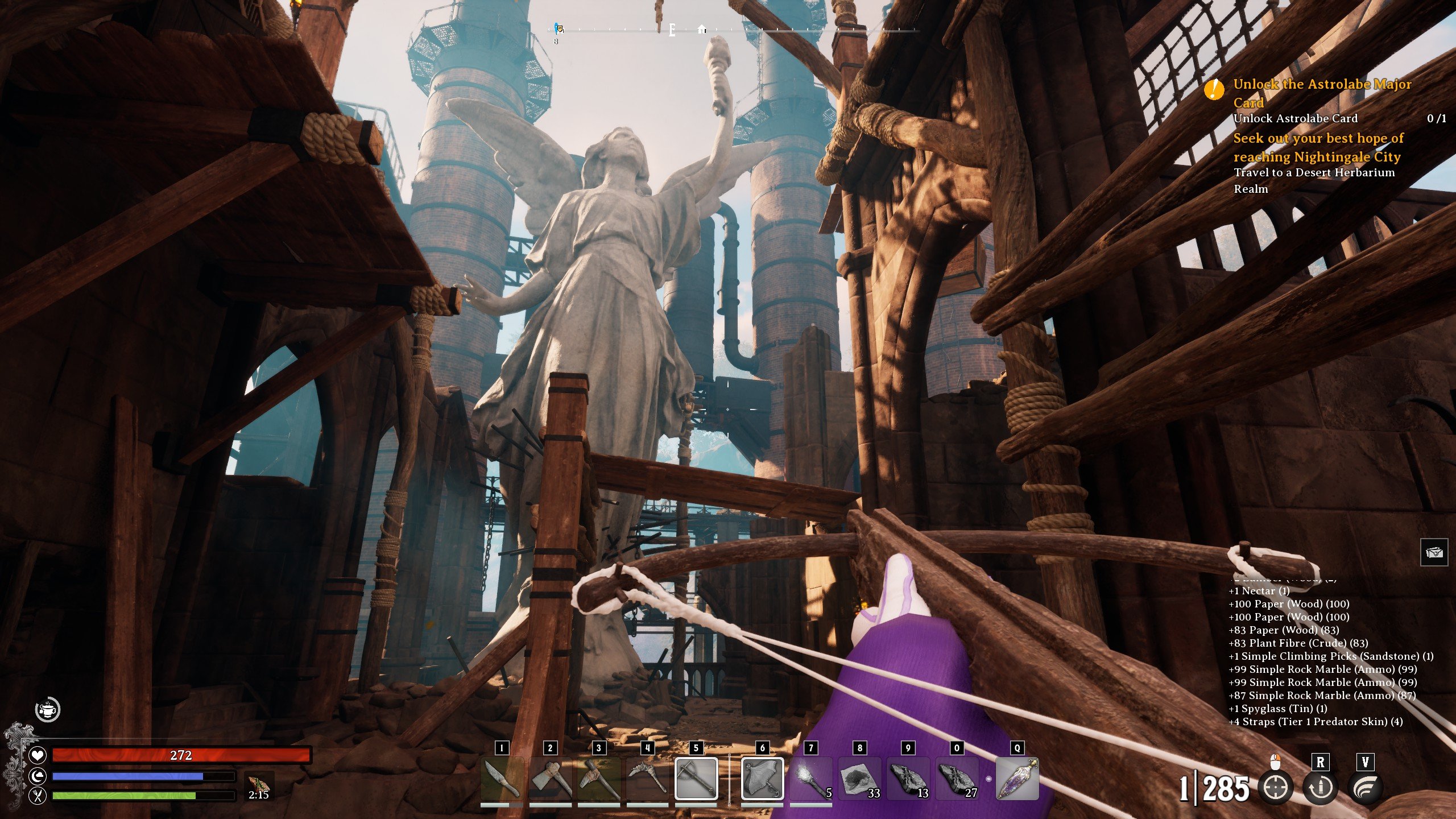This screenshot has width=1456, height=819.
Task: Equip the umbrella from the hotbar
Action: pos(762,779)
